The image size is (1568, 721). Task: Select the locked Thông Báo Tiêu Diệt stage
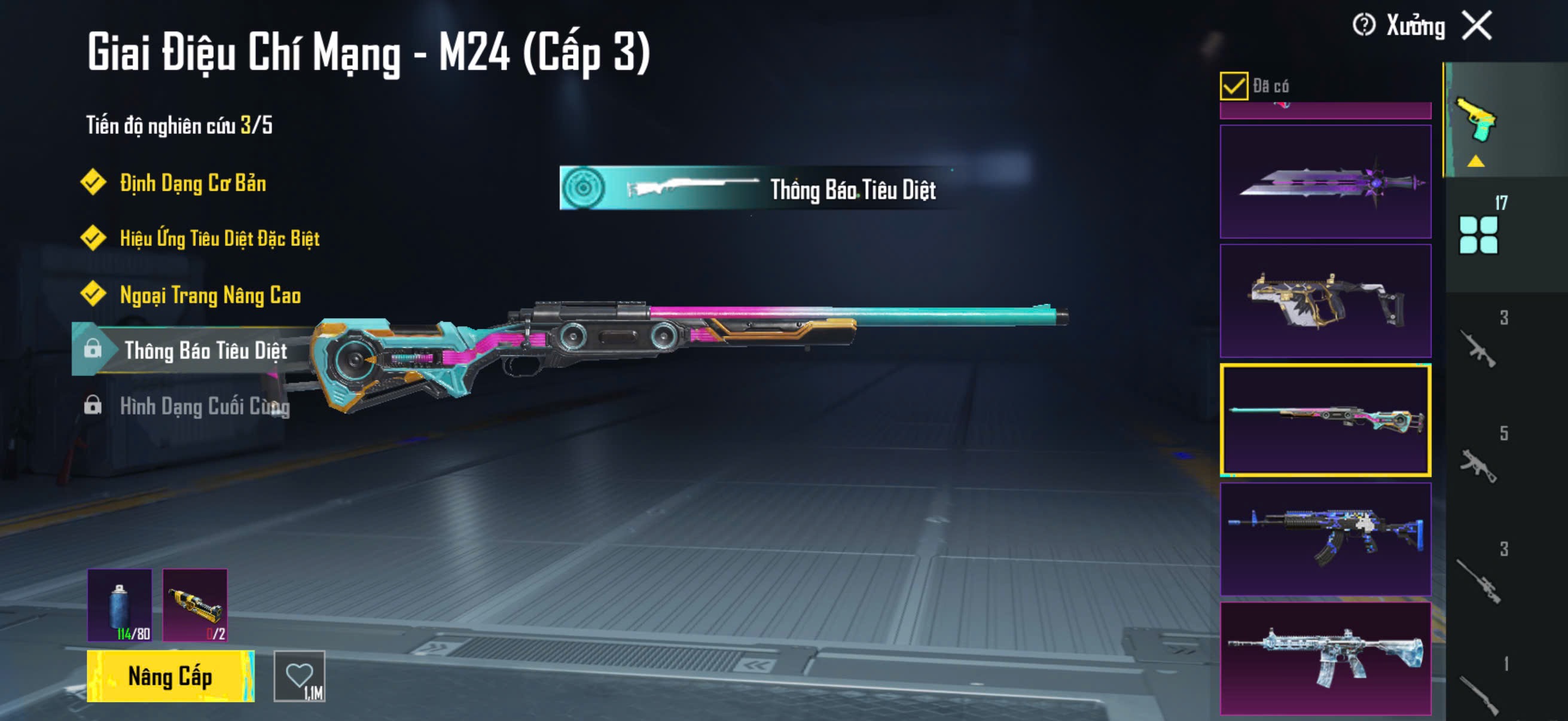[205, 350]
